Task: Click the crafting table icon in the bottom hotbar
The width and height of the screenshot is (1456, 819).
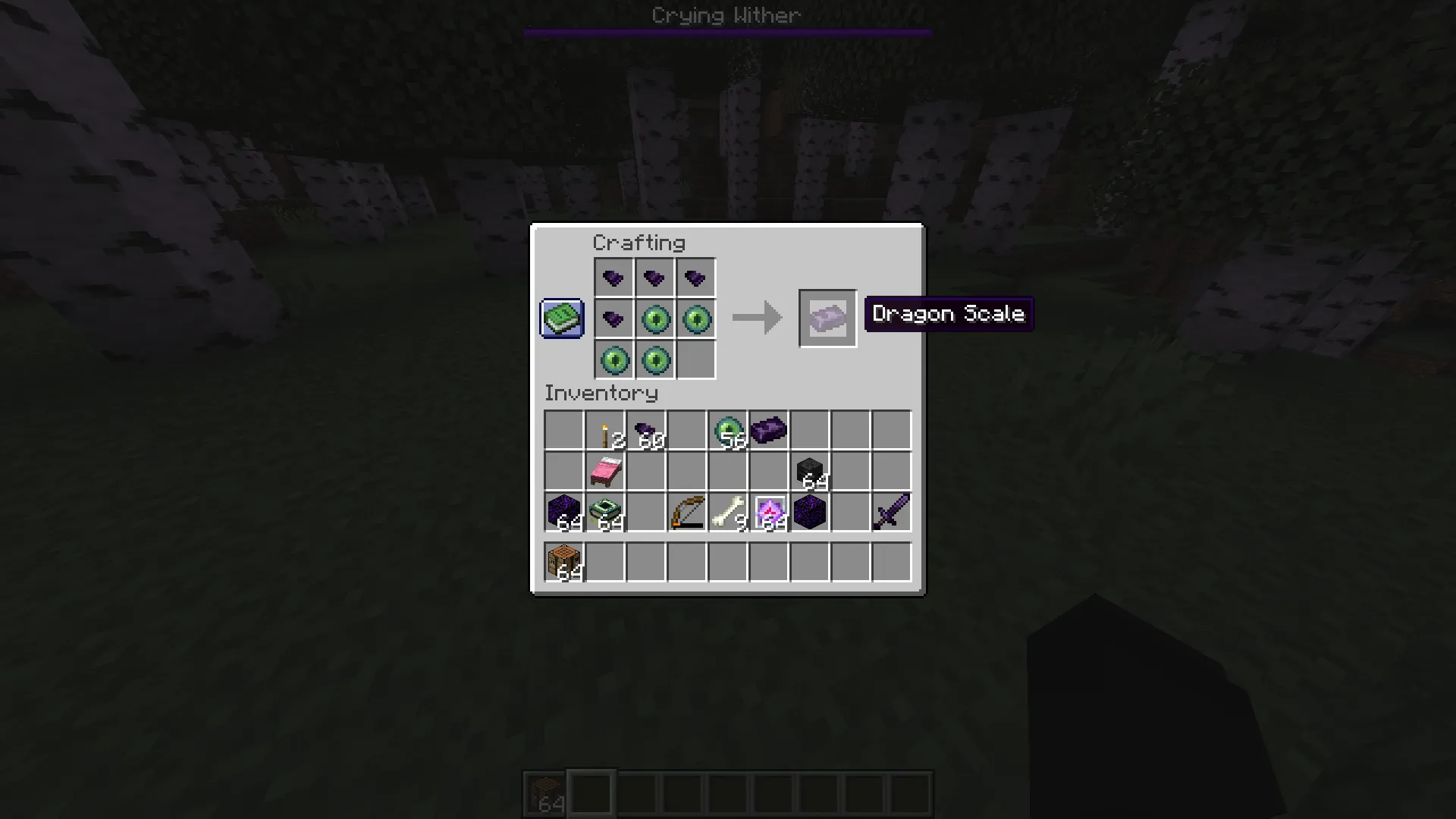Action: (544, 792)
